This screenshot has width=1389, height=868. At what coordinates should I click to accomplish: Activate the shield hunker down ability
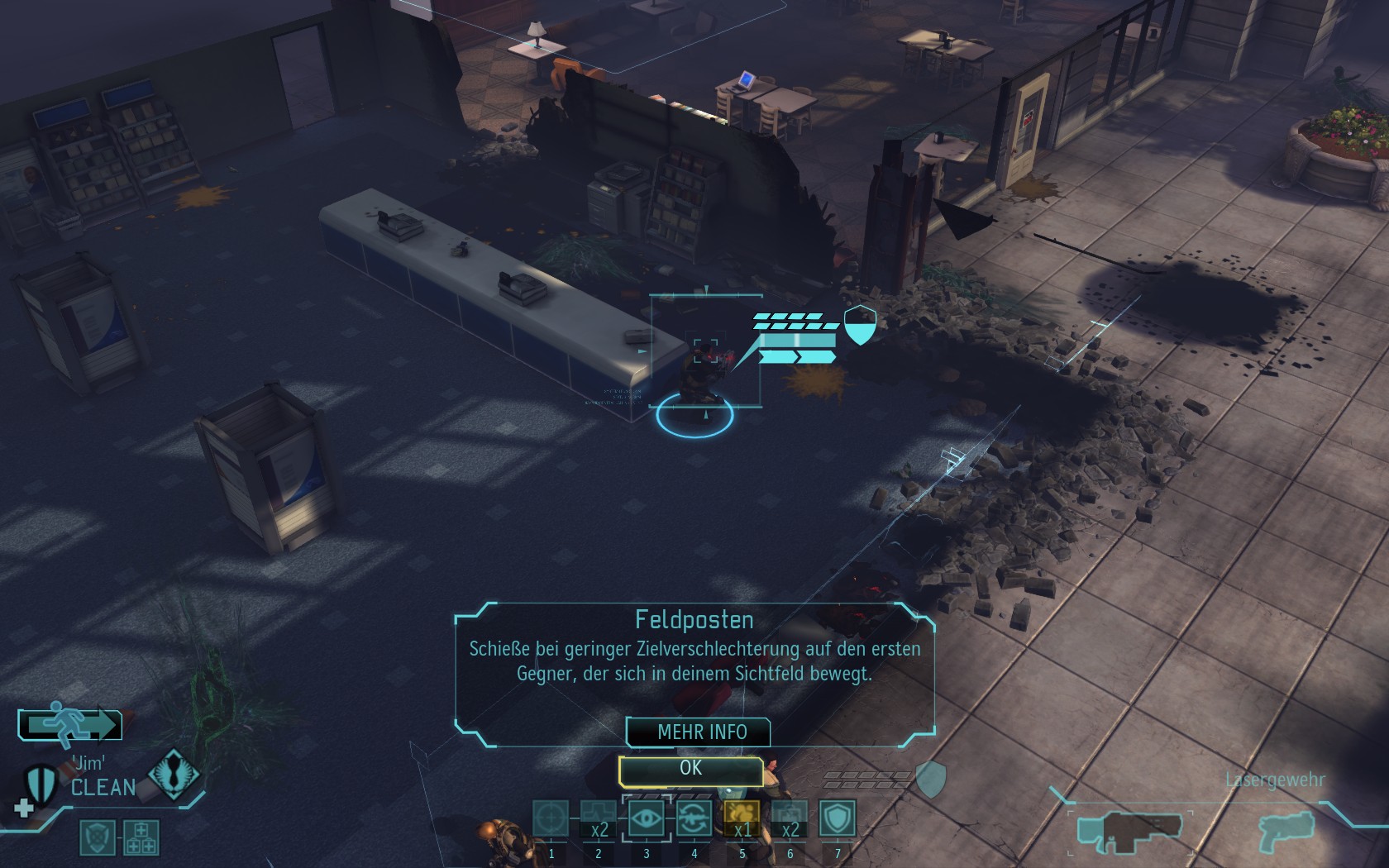tap(838, 818)
